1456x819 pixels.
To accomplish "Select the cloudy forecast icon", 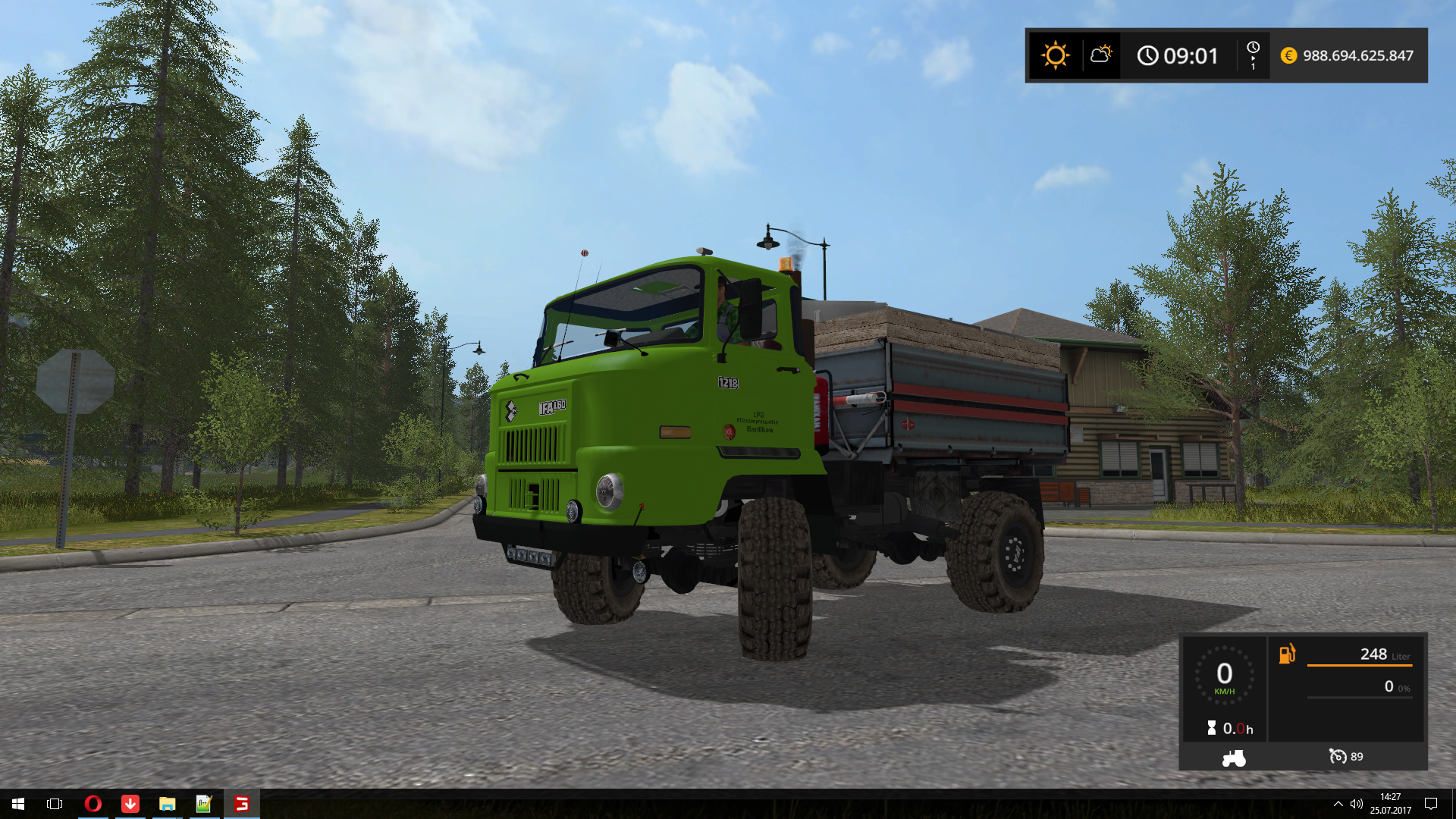I will pos(1100,55).
